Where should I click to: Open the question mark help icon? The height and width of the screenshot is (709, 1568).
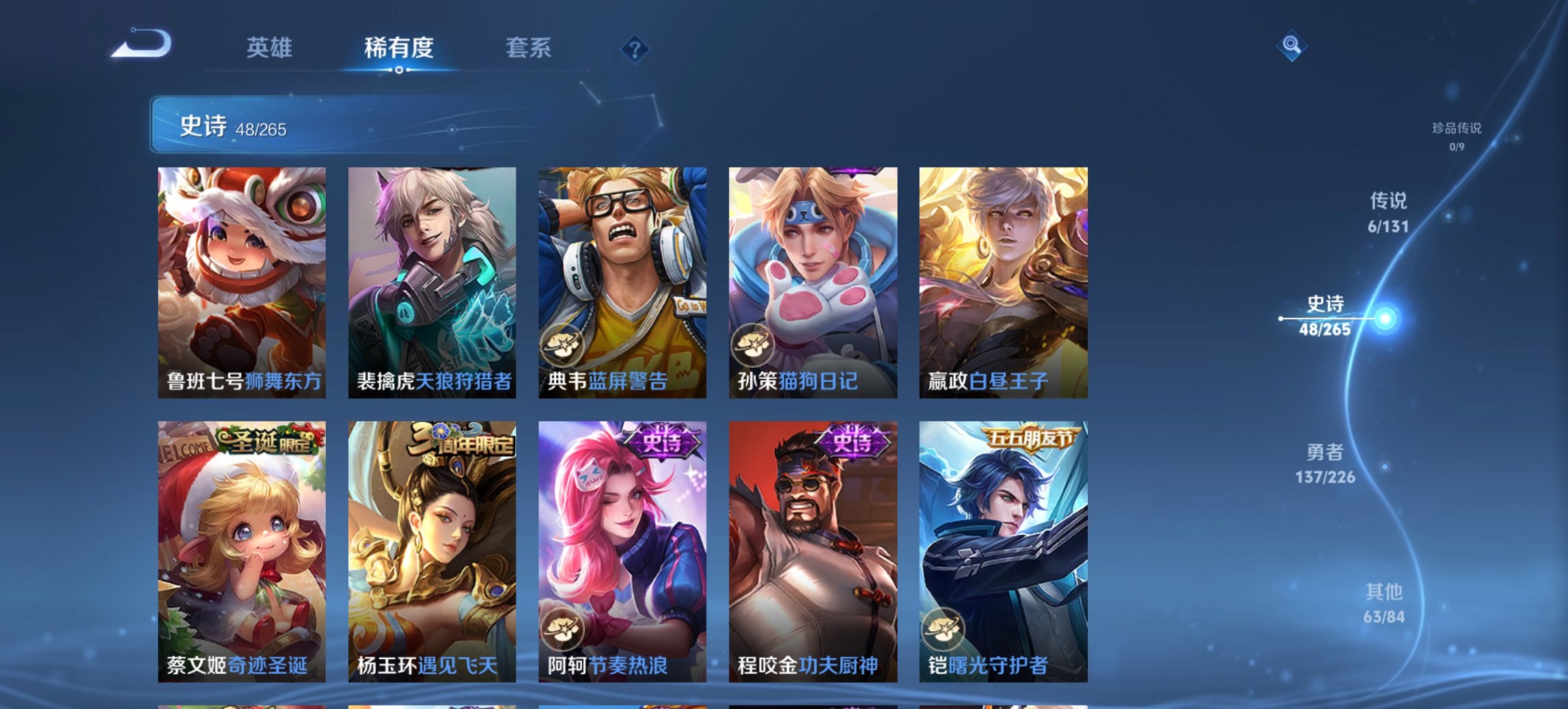[635, 49]
